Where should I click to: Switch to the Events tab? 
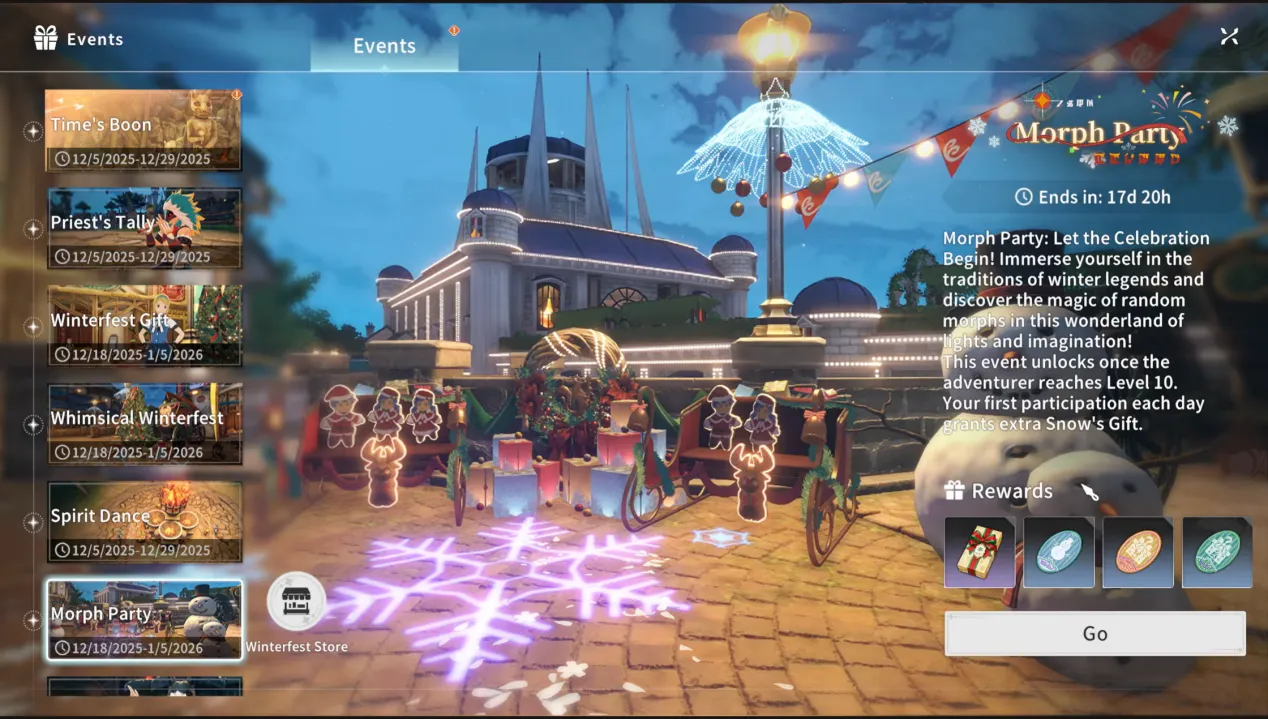coord(384,46)
